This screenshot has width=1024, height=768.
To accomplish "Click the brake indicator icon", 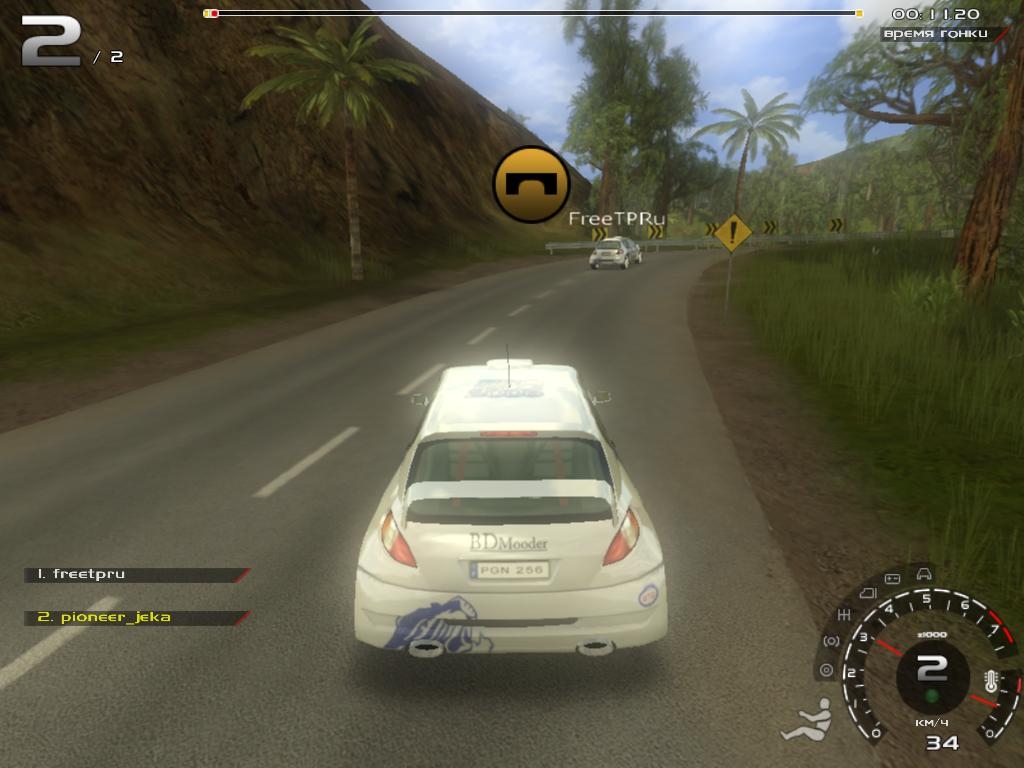I will coord(830,640).
